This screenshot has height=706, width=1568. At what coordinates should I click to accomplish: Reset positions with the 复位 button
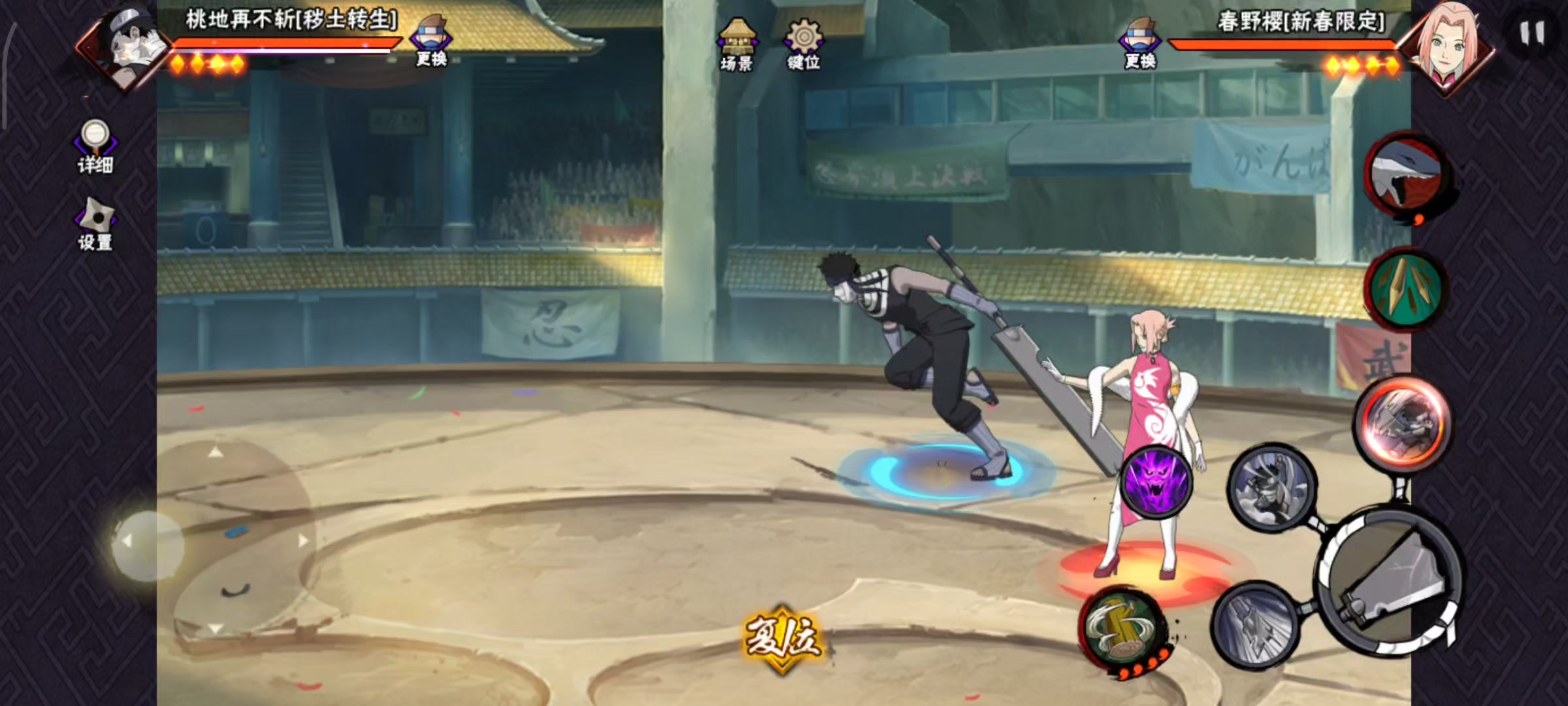tap(783, 637)
